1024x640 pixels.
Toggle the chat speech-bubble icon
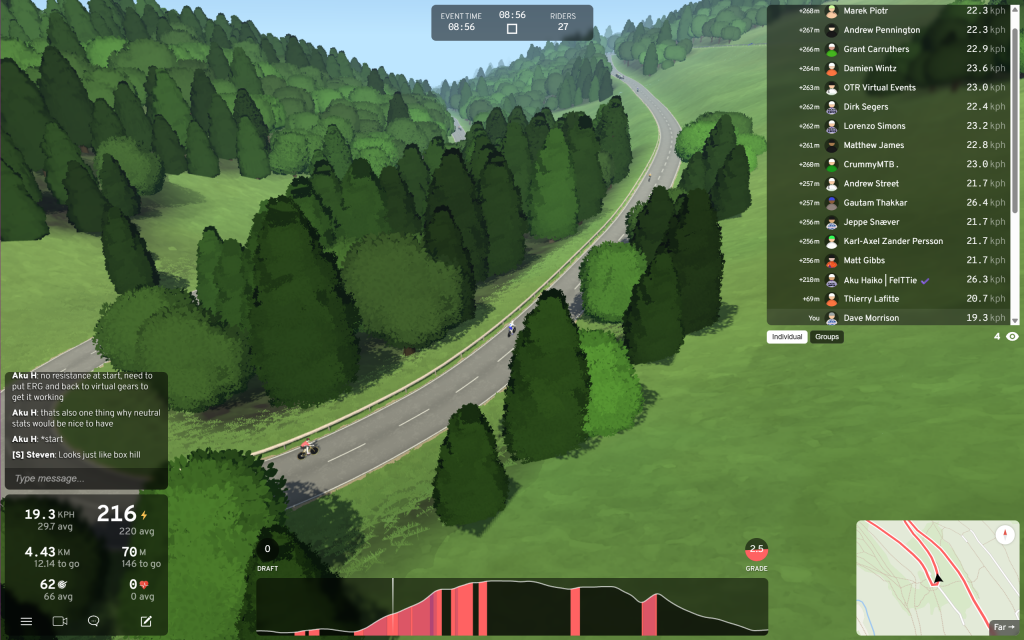tap(94, 621)
